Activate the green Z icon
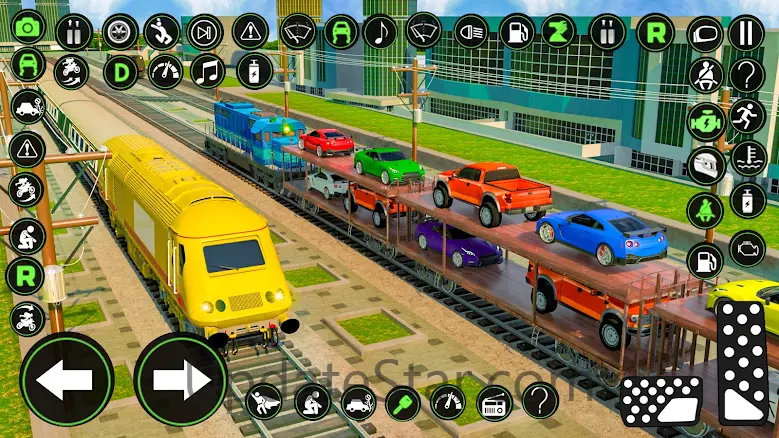Viewport: 779px width, 438px height. pyautogui.click(x=559, y=31)
